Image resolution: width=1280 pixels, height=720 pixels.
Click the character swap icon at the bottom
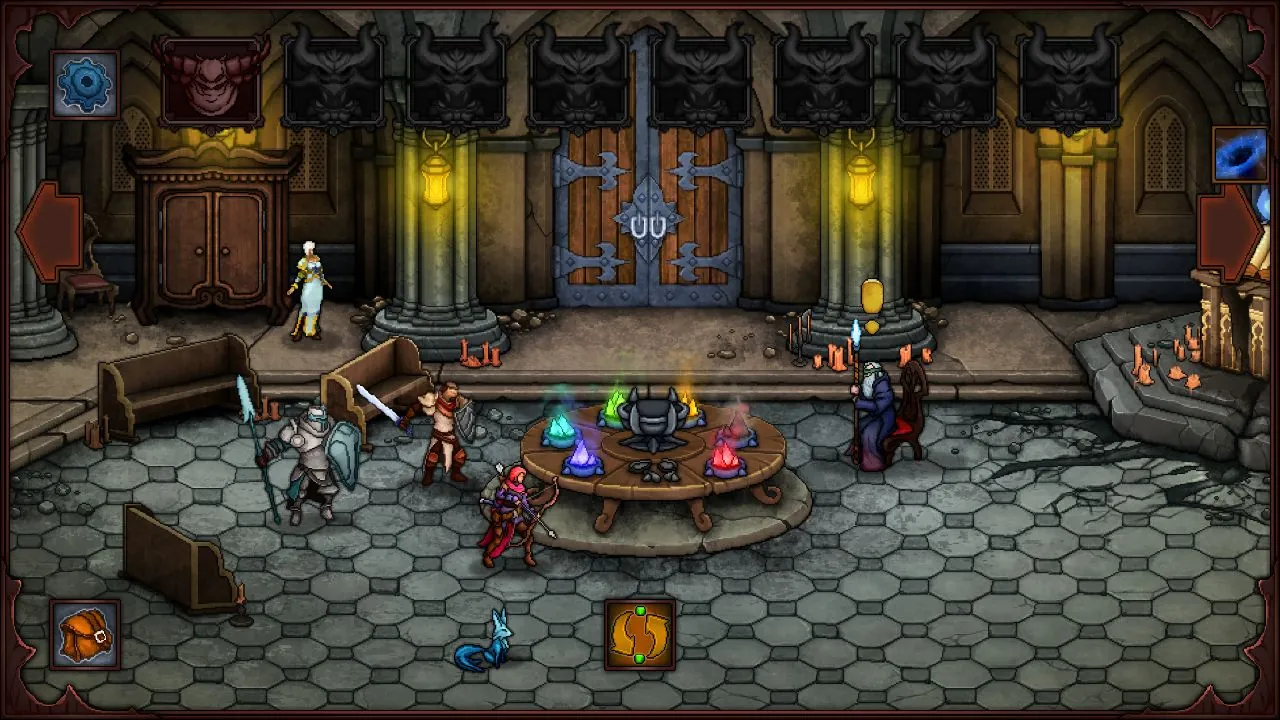(x=640, y=634)
